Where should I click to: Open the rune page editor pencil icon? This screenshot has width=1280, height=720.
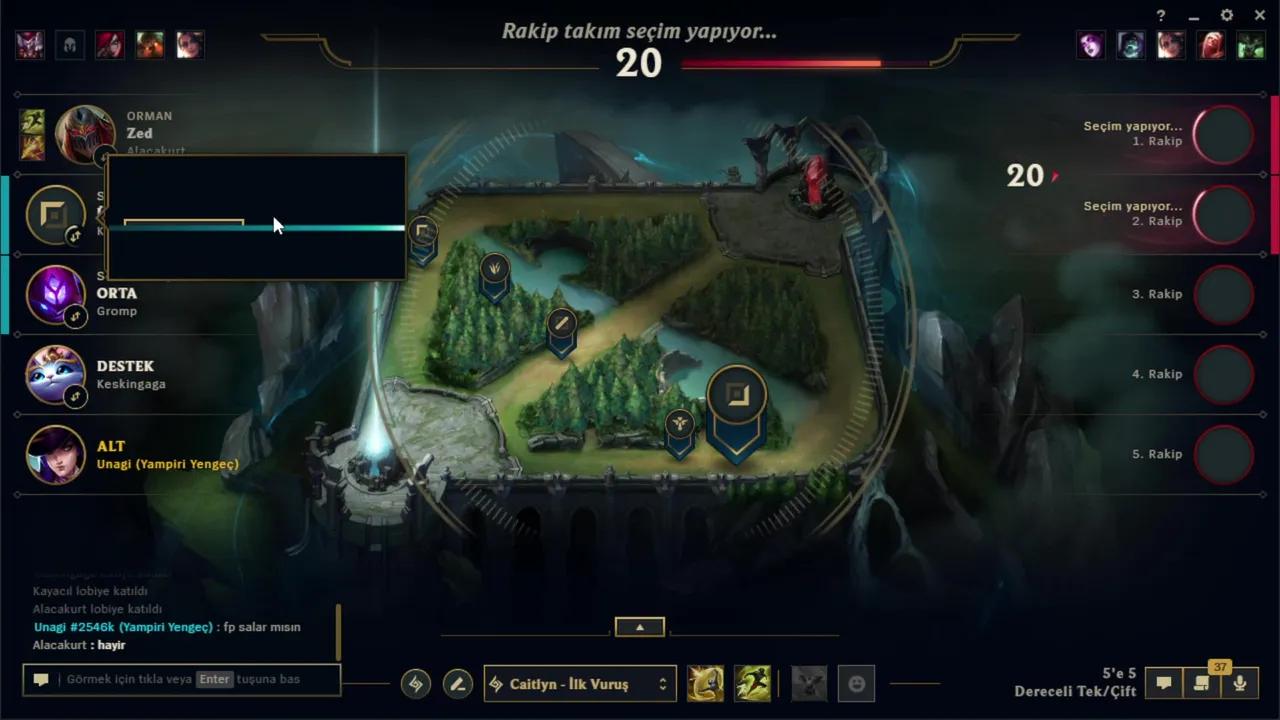tap(458, 683)
